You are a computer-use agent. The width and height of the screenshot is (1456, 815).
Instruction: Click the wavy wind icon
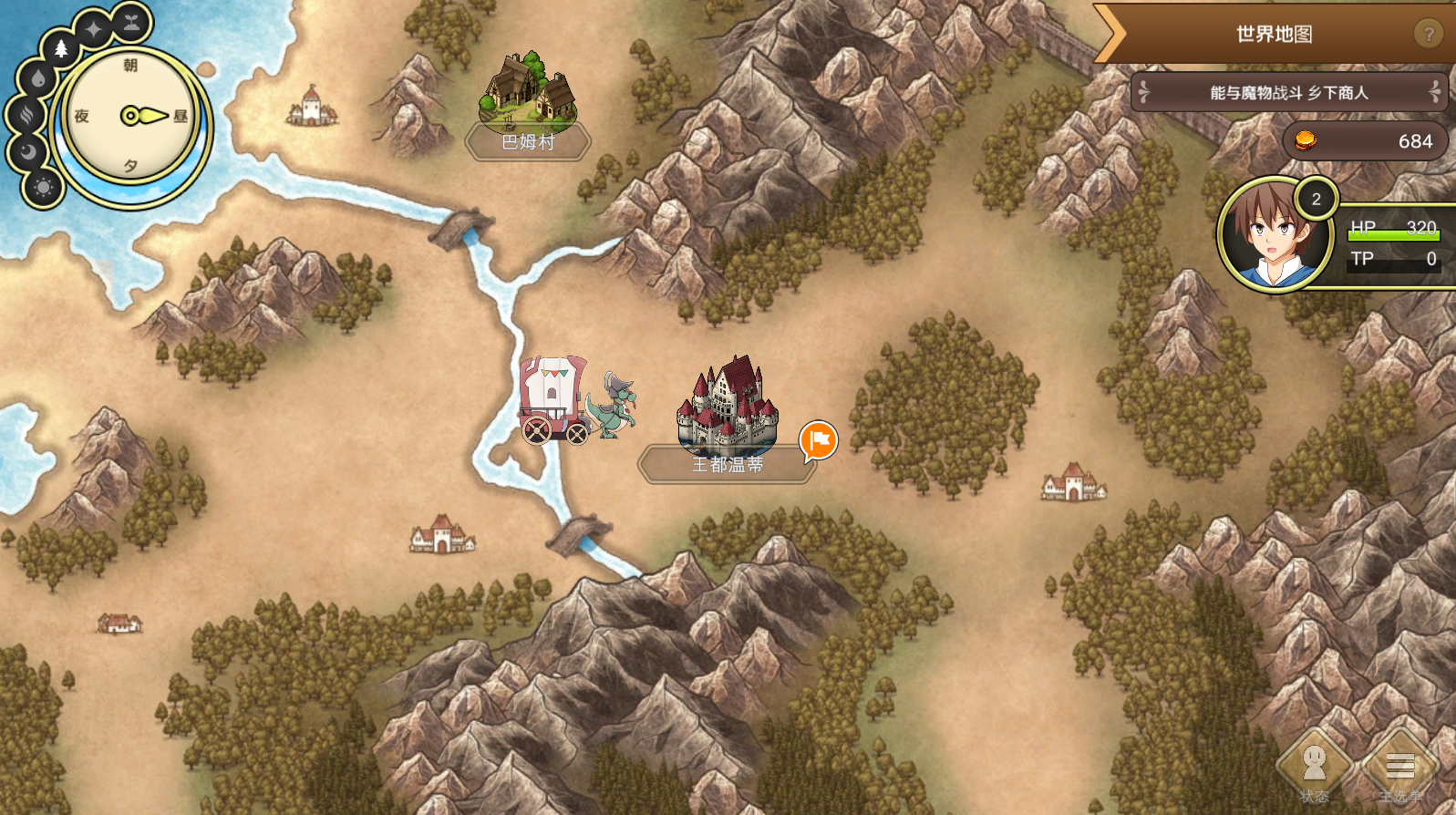(25, 115)
